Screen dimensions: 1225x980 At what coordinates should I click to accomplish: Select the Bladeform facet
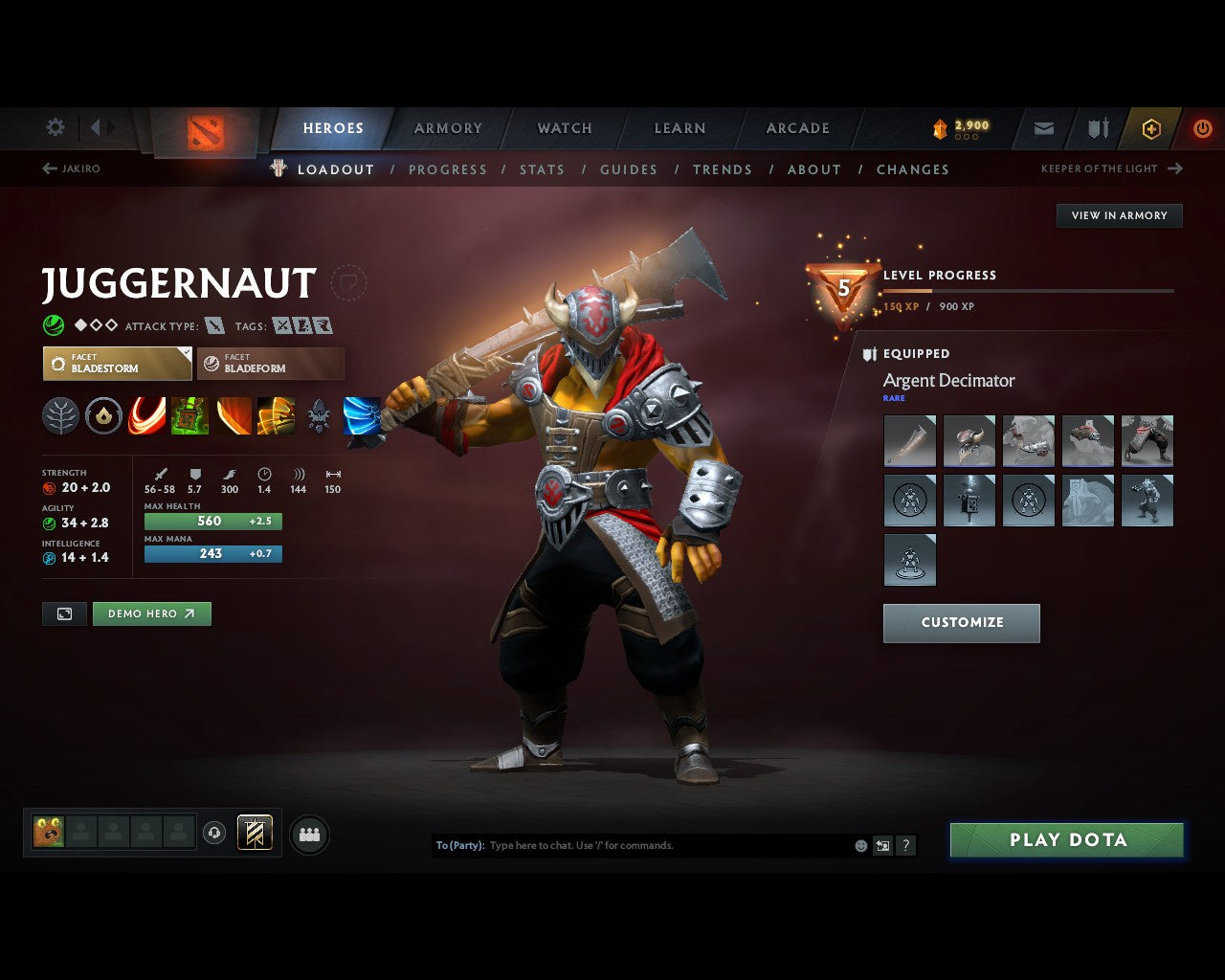pyautogui.click(x=271, y=364)
